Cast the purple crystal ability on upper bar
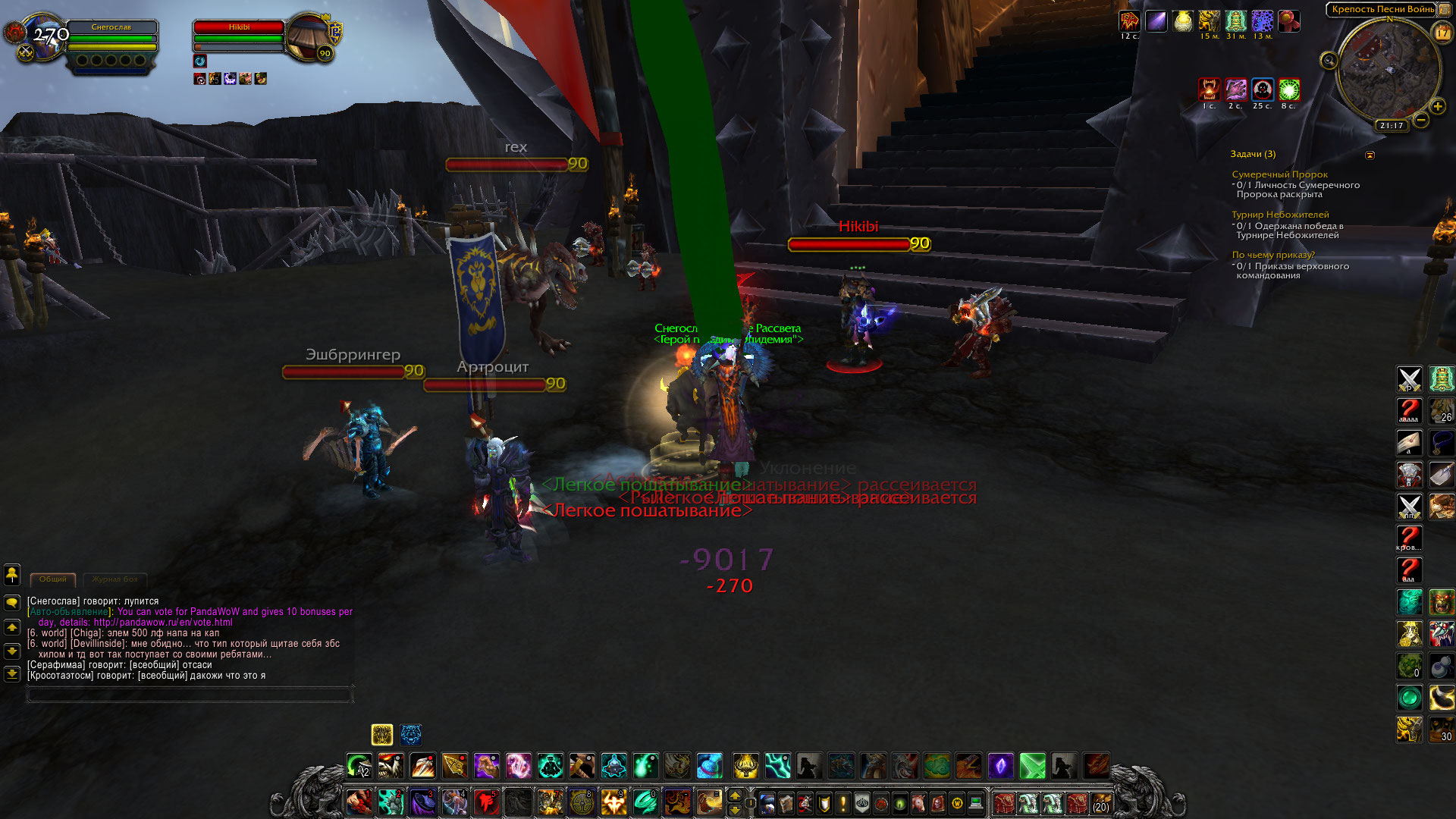Screen dimensions: 1456x819 (1000, 766)
